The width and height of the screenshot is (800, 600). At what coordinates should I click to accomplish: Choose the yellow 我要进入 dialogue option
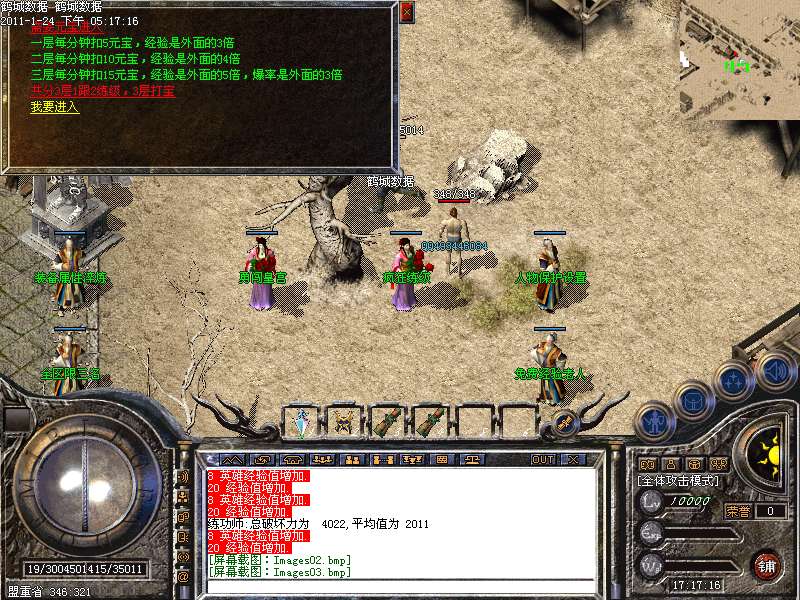(x=54, y=107)
